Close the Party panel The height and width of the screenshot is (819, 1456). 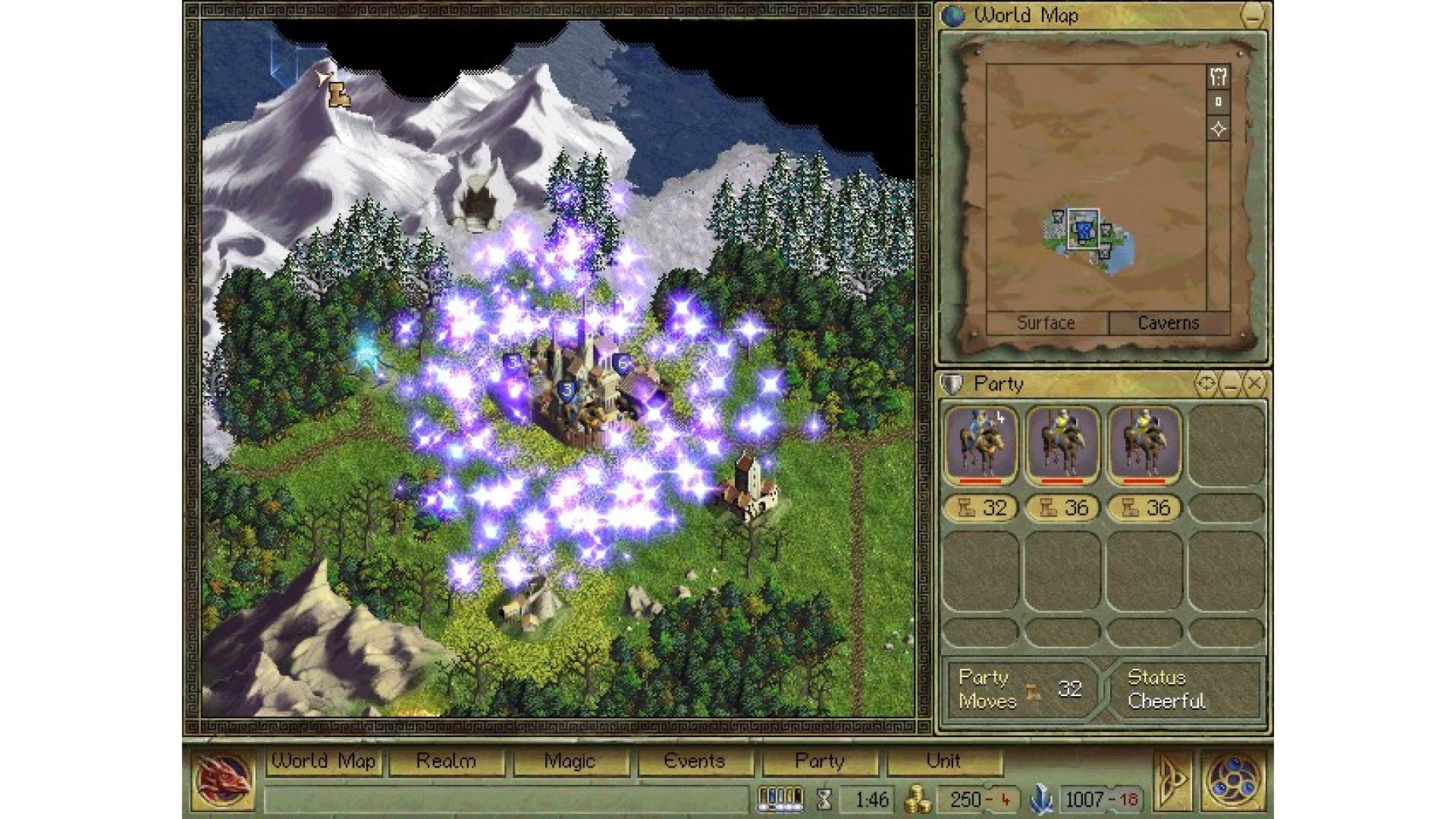pos(1255,384)
